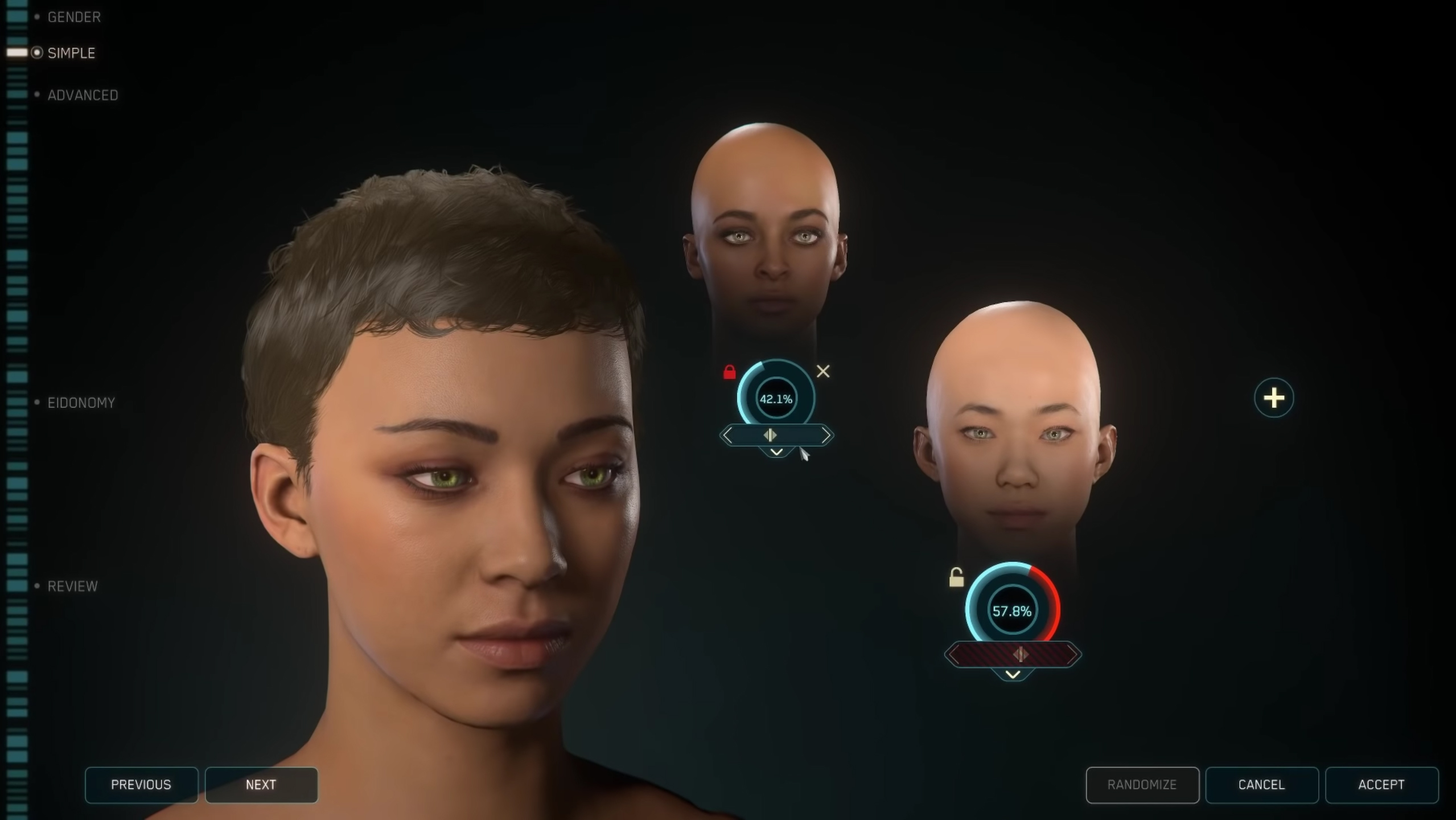Screen dimensions: 1456x820
Task: Lock the 57.8% head's open padlock
Action: tap(956, 577)
